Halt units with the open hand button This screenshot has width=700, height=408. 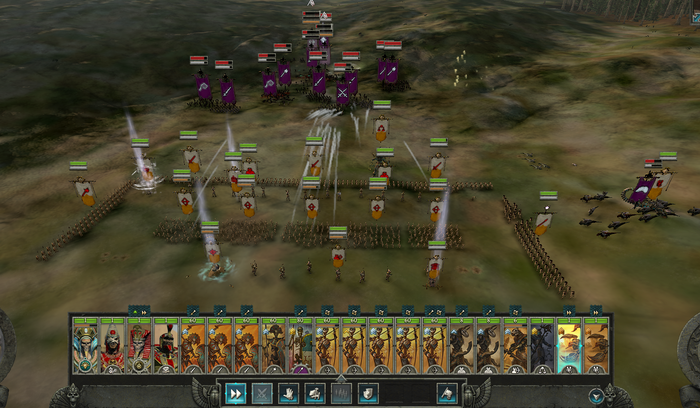coord(289,394)
